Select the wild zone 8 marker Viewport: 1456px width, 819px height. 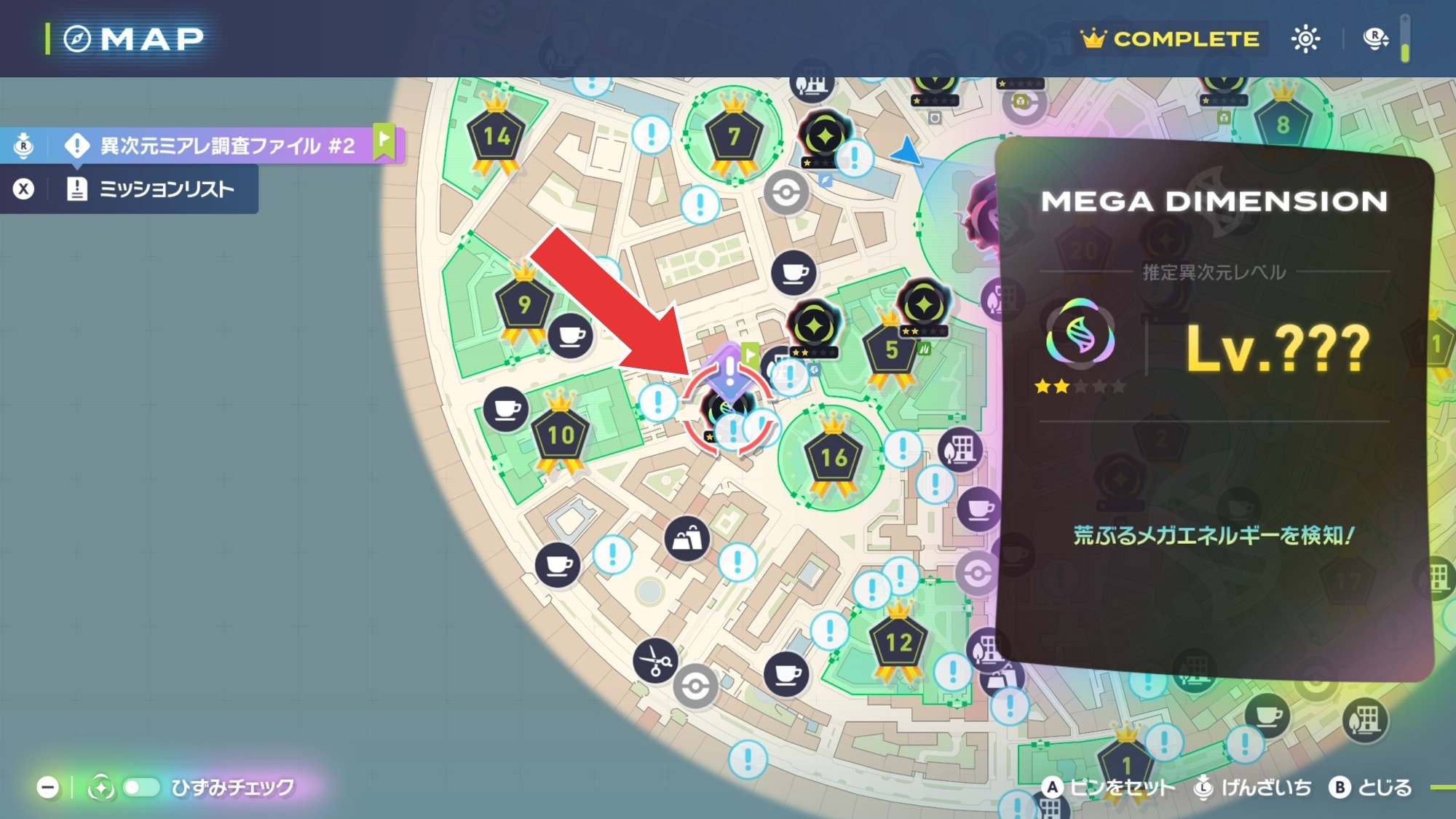[1282, 124]
